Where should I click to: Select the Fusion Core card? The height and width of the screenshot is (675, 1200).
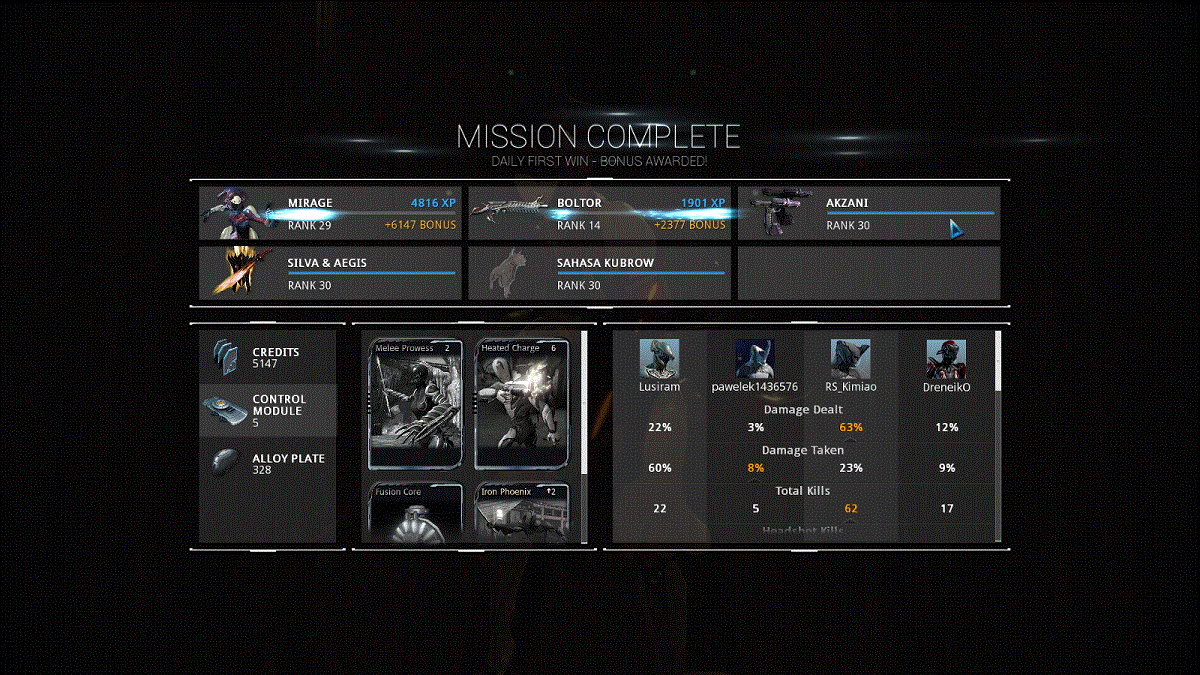tap(417, 513)
